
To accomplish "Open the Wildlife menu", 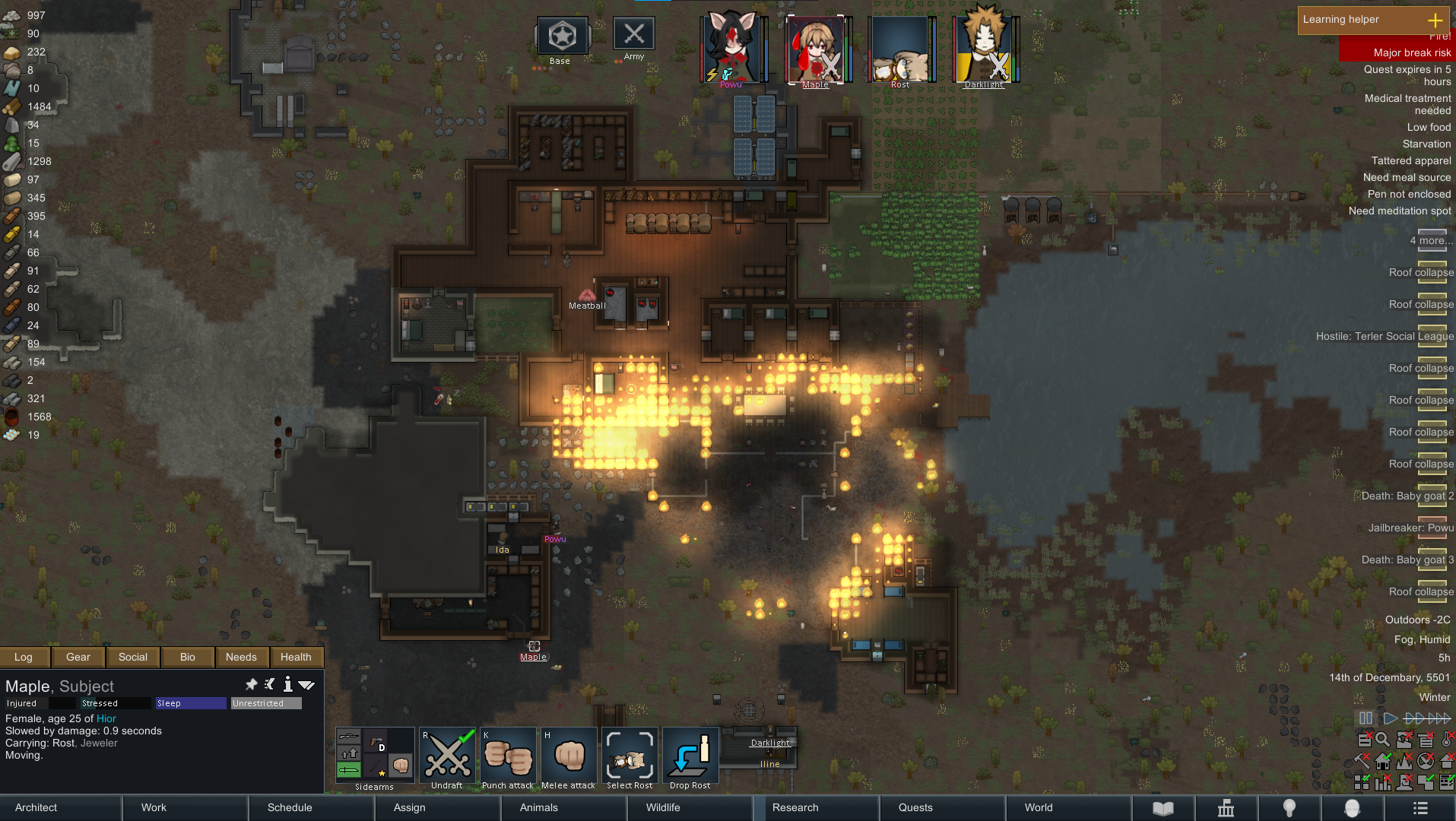I will coord(663,807).
